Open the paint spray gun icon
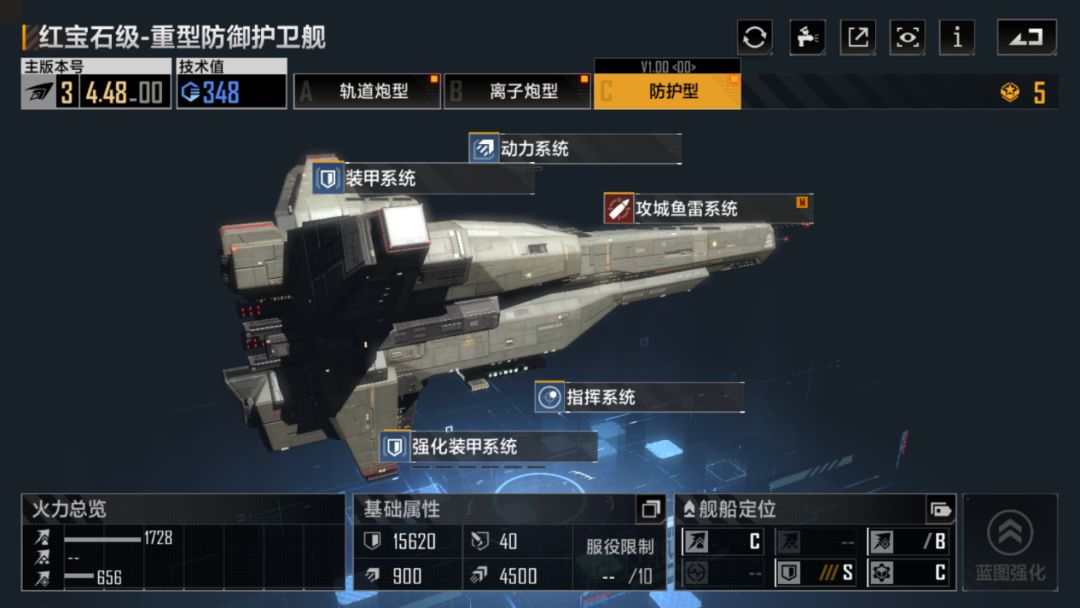Screen dimensions: 1080x608 (807, 38)
